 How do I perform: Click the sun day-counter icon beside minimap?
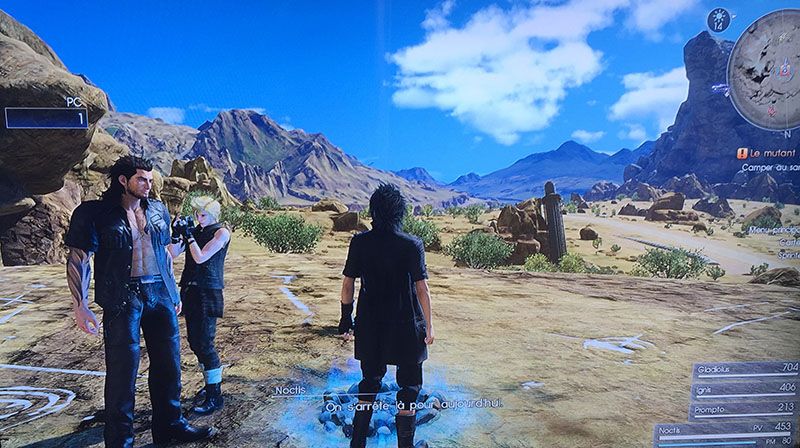point(715,21)
